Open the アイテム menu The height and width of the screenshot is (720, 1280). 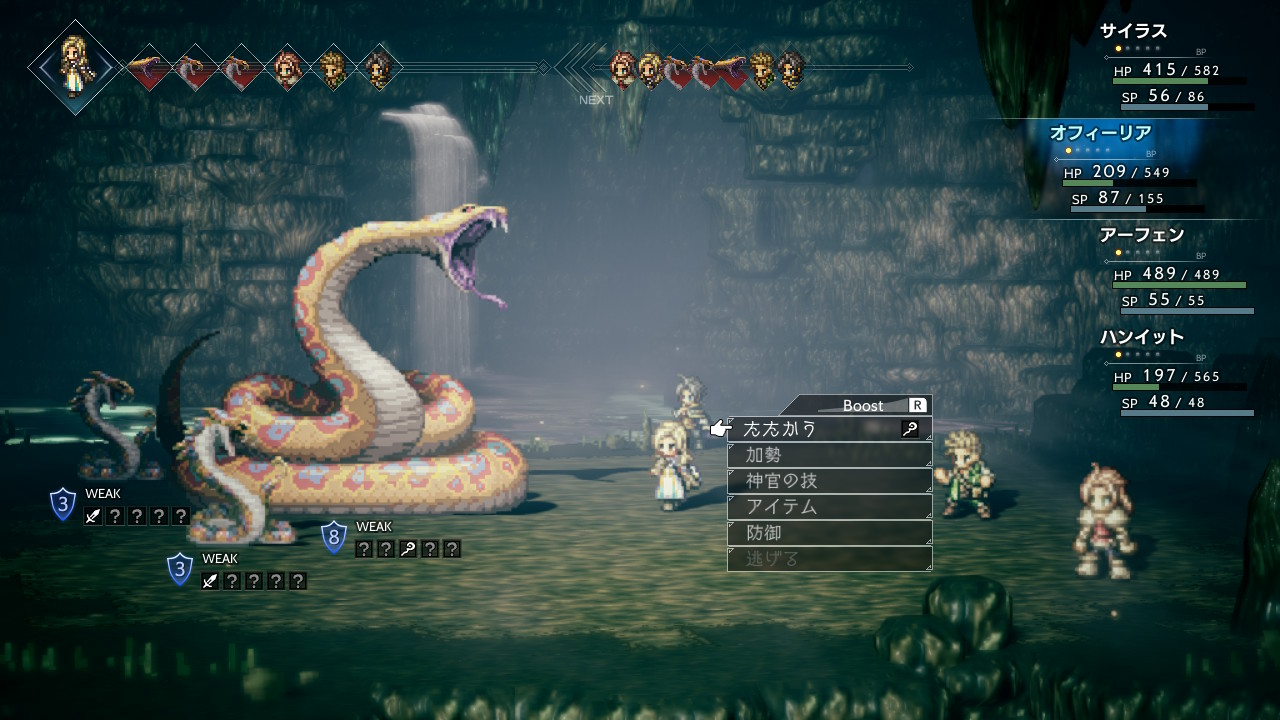[x=829, y=507]
